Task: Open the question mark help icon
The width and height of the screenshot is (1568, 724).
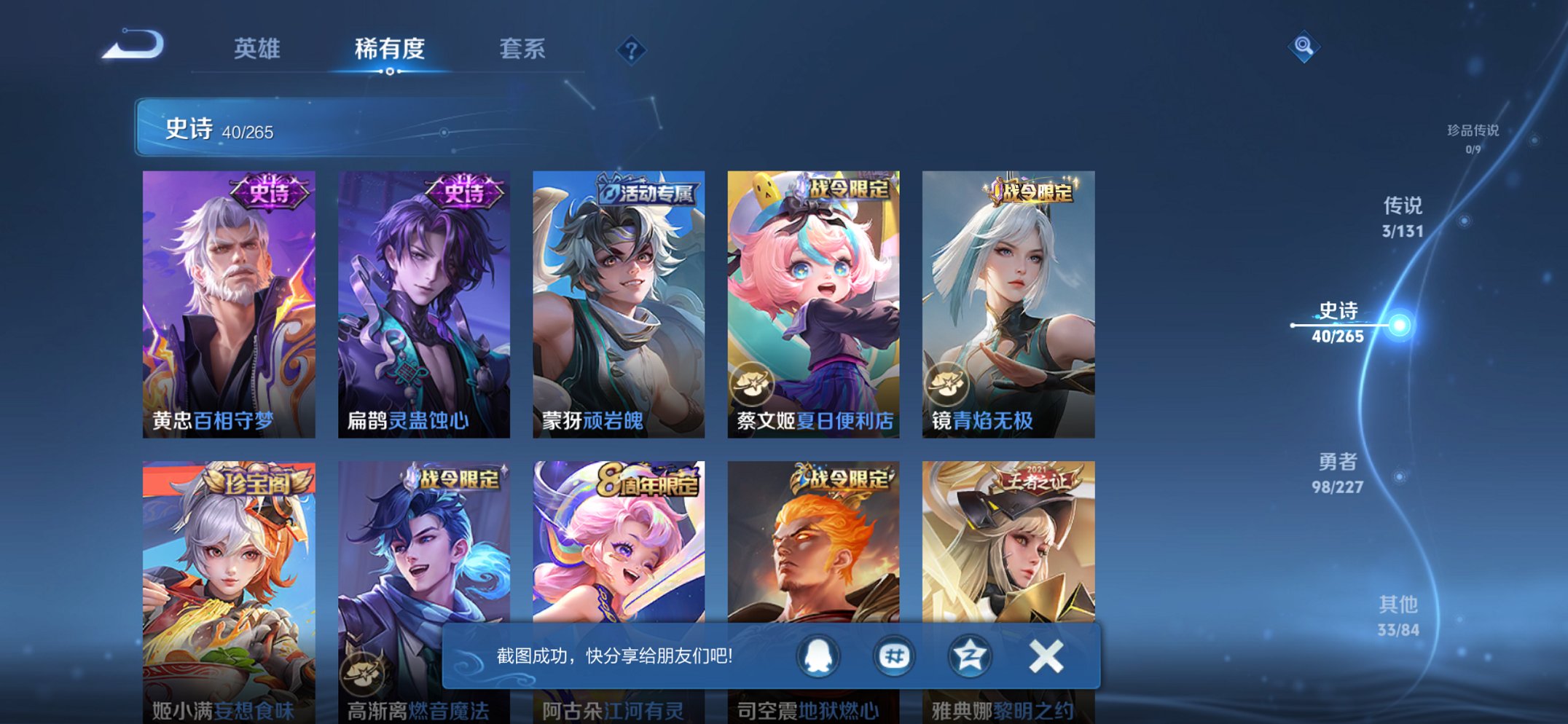Action: pos(631,50)
